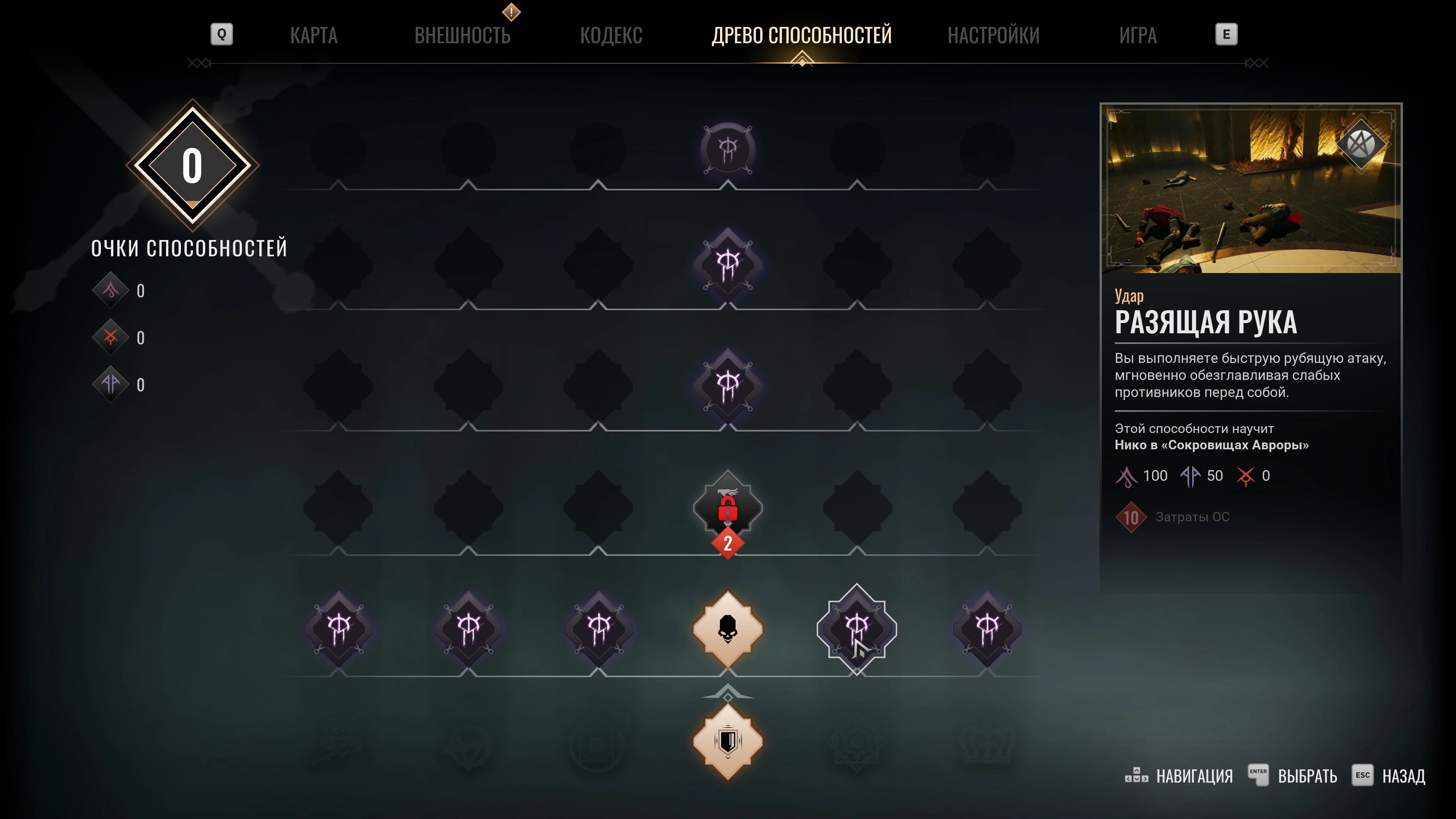Select the round sigil node at the tree top

point(728,149)
